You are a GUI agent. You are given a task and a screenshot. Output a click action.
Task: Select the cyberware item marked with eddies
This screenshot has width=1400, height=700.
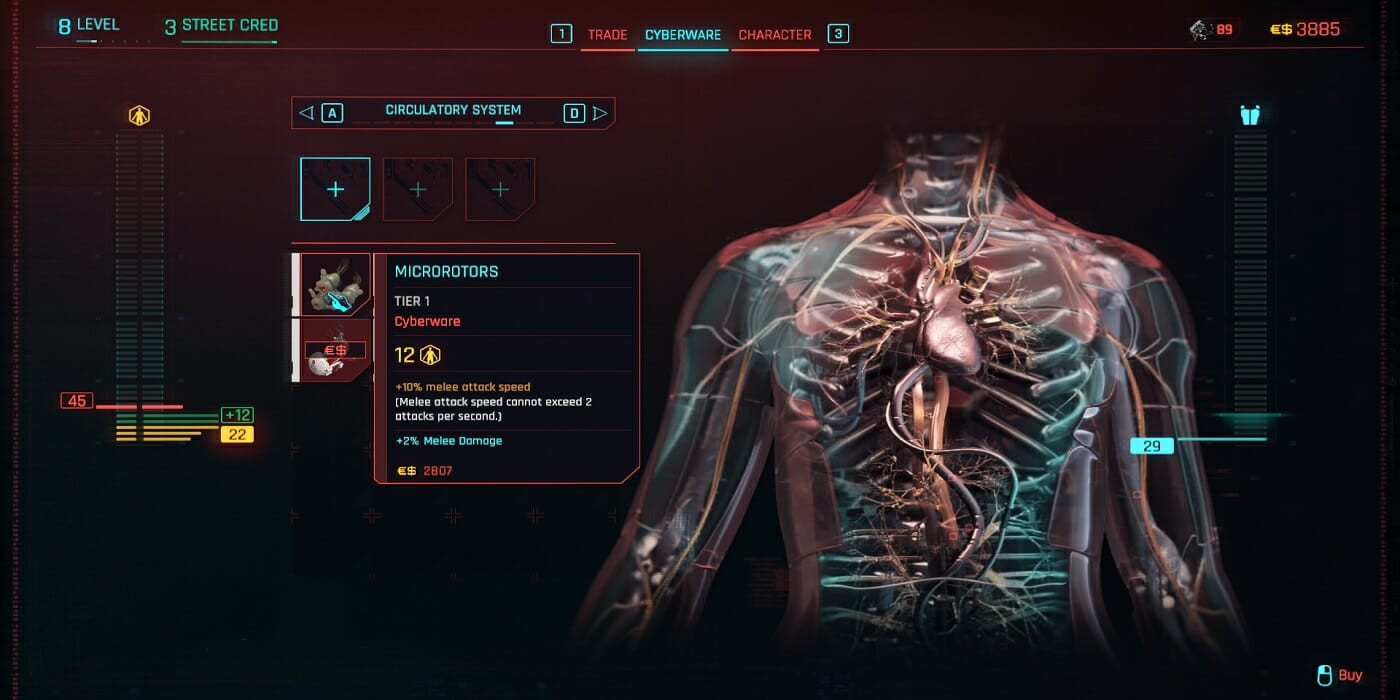coord(335,350)
